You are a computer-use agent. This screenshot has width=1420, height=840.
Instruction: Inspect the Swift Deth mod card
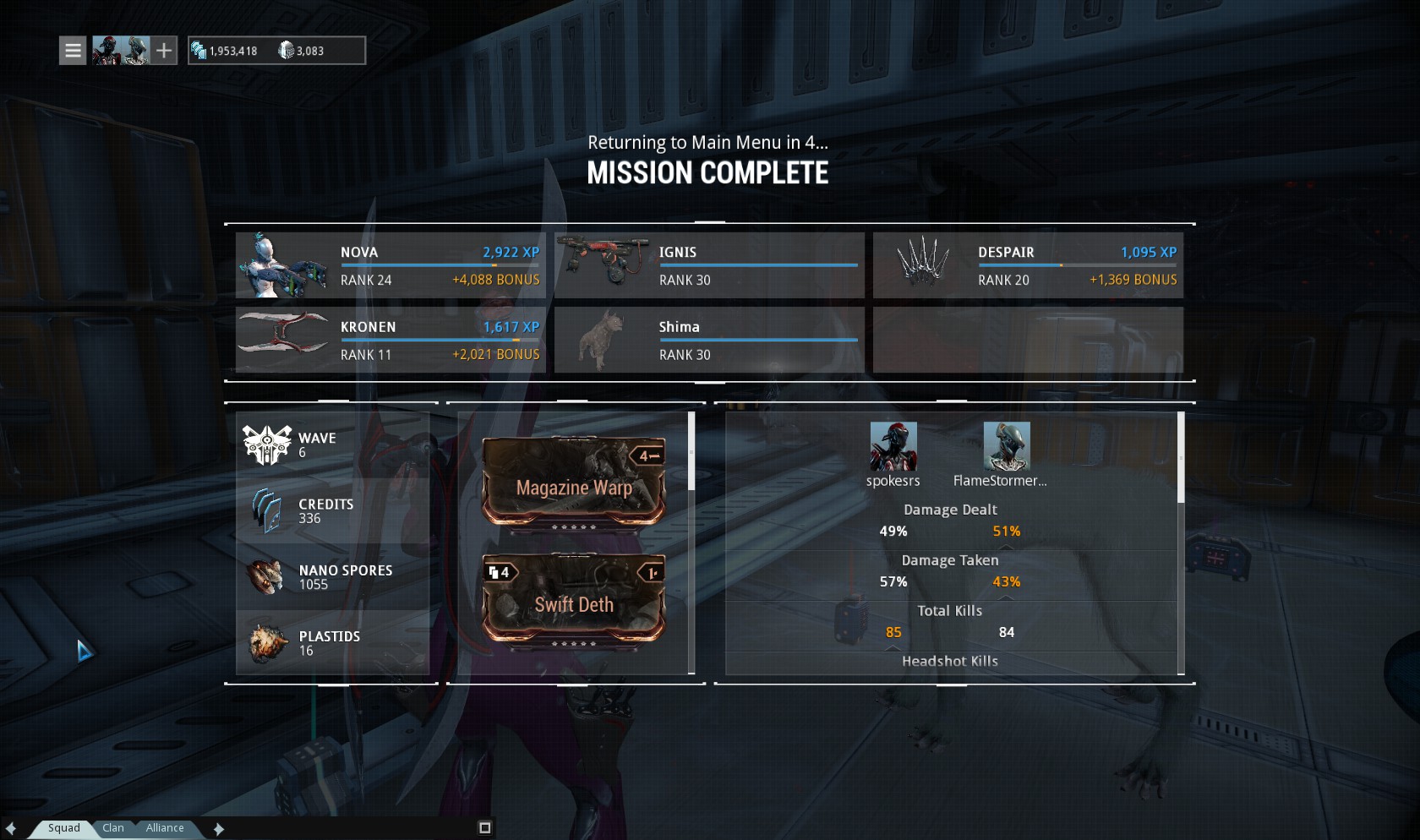[x=574, y=599]
